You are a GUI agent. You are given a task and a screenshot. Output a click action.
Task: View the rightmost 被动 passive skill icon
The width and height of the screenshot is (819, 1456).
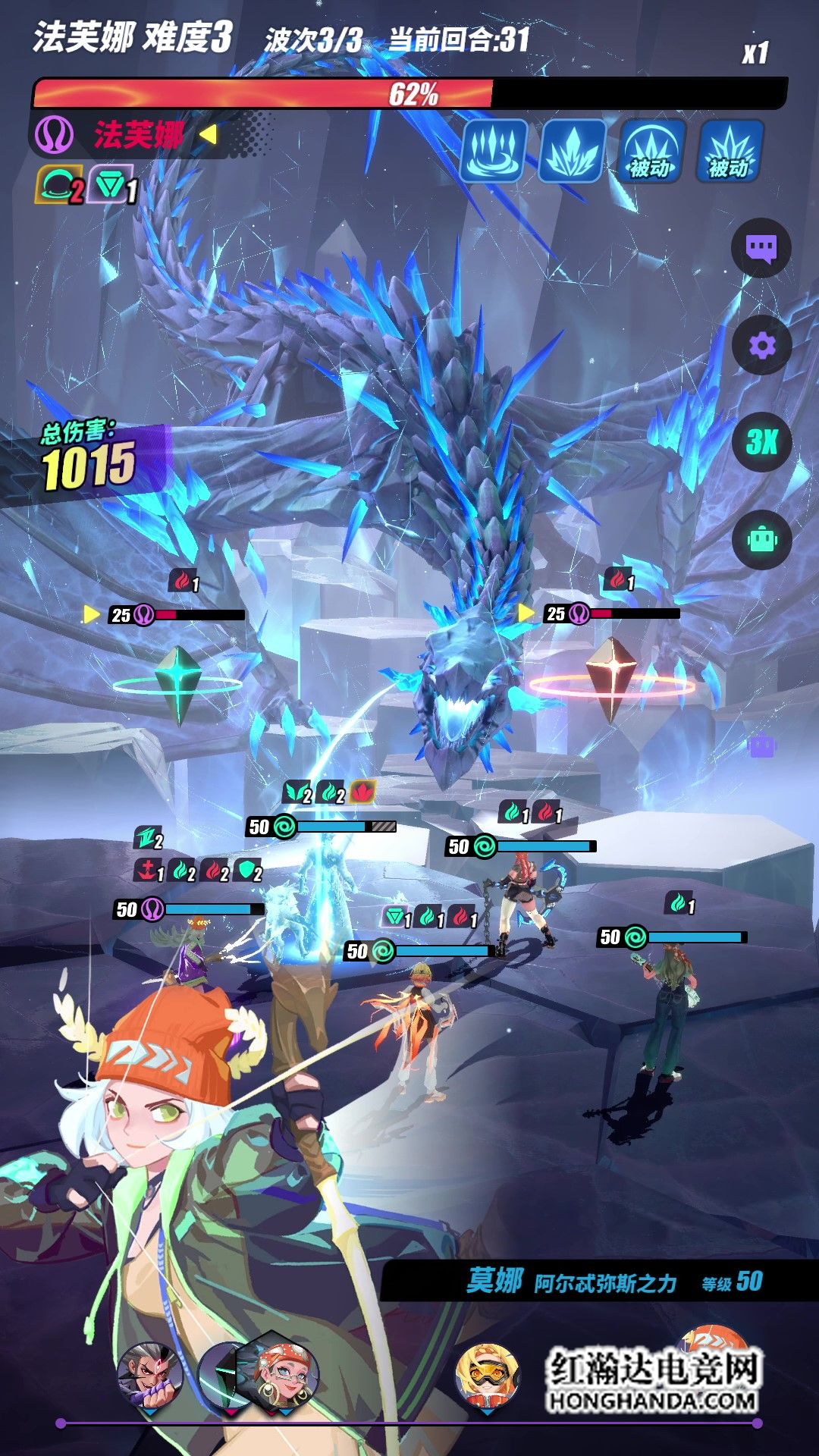point(730,150)
